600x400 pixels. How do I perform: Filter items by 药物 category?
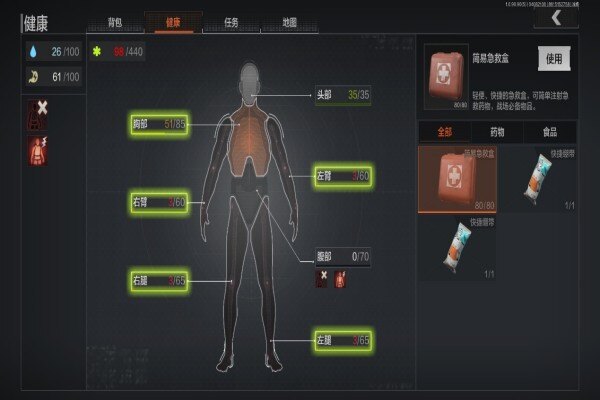[x=496, y=132]
